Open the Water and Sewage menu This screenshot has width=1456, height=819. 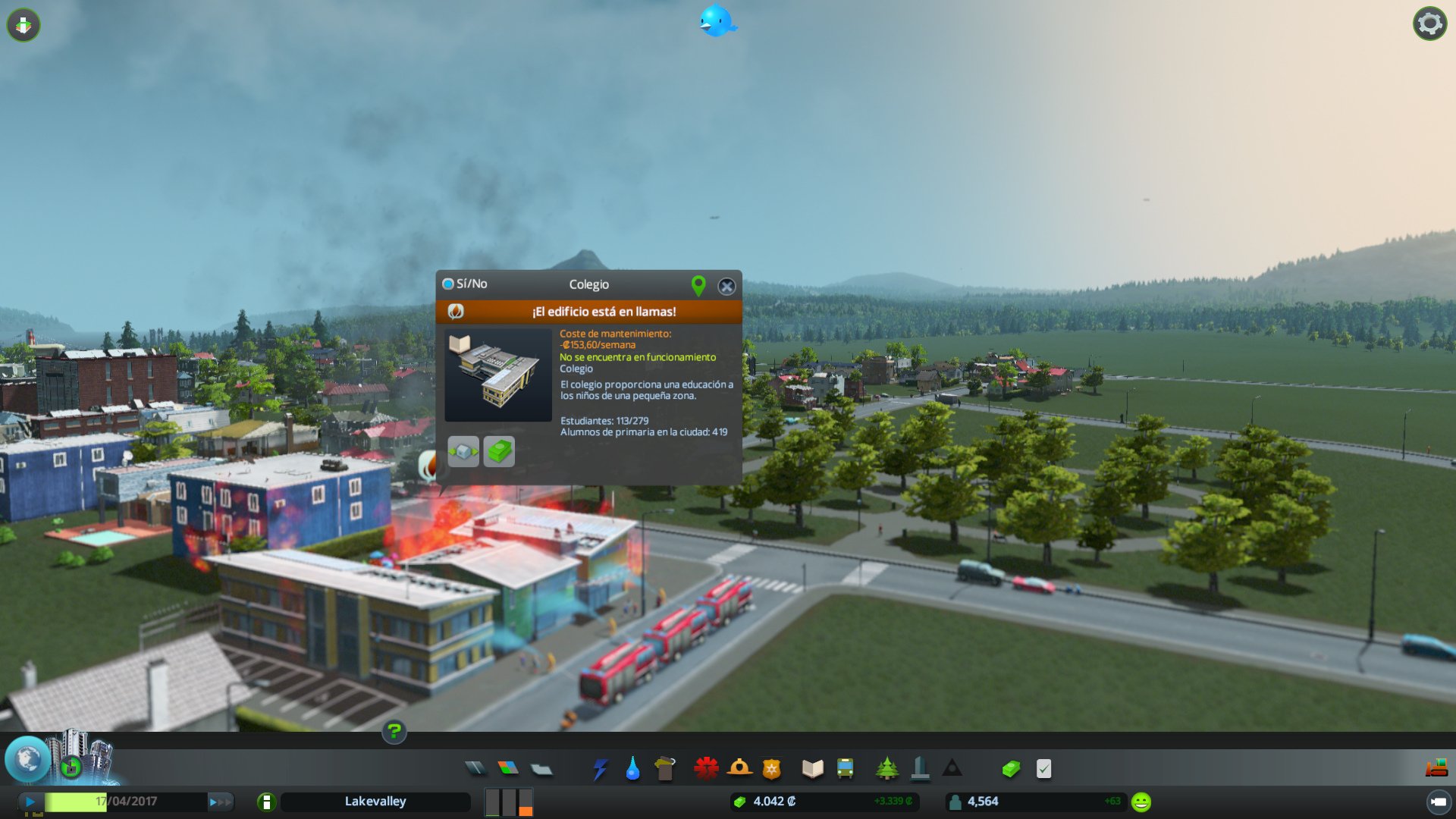(x=632, y=768)
